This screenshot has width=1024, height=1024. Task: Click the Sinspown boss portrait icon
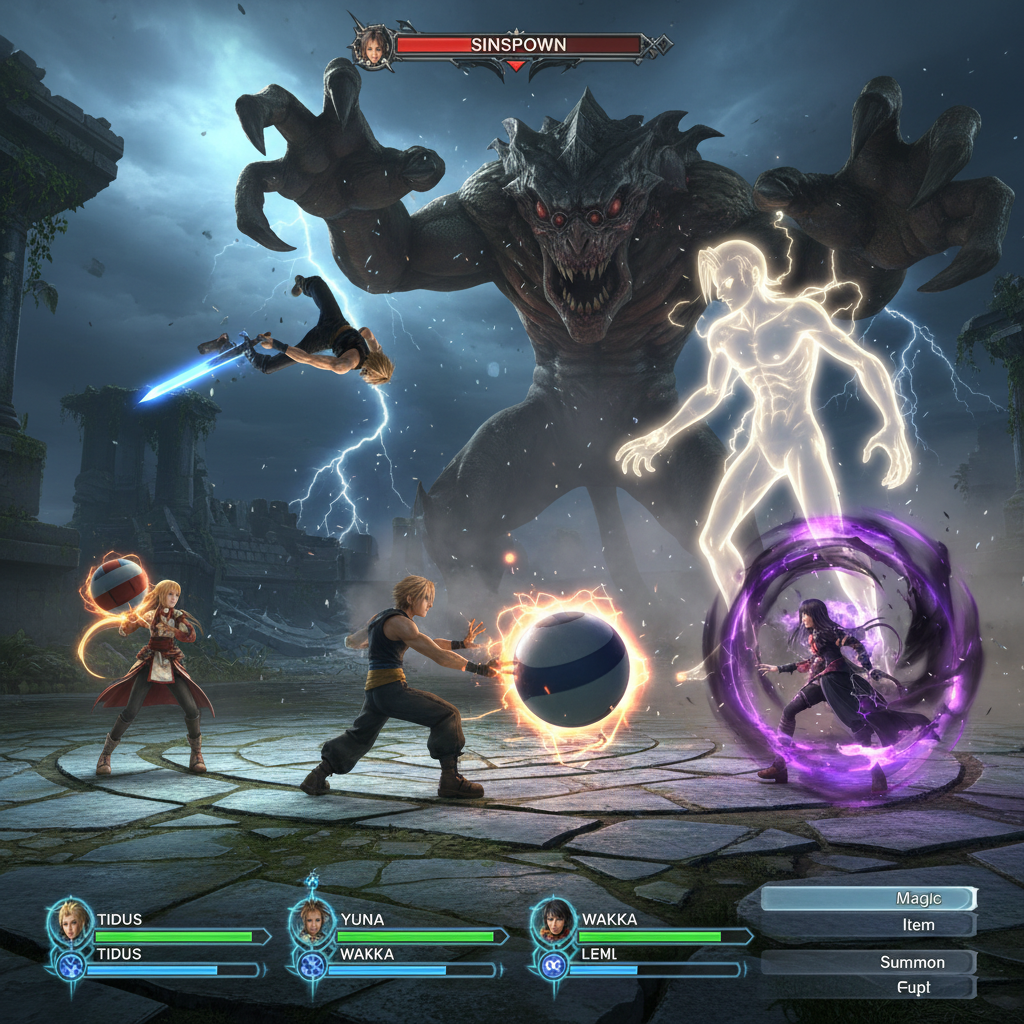(373, 46)
